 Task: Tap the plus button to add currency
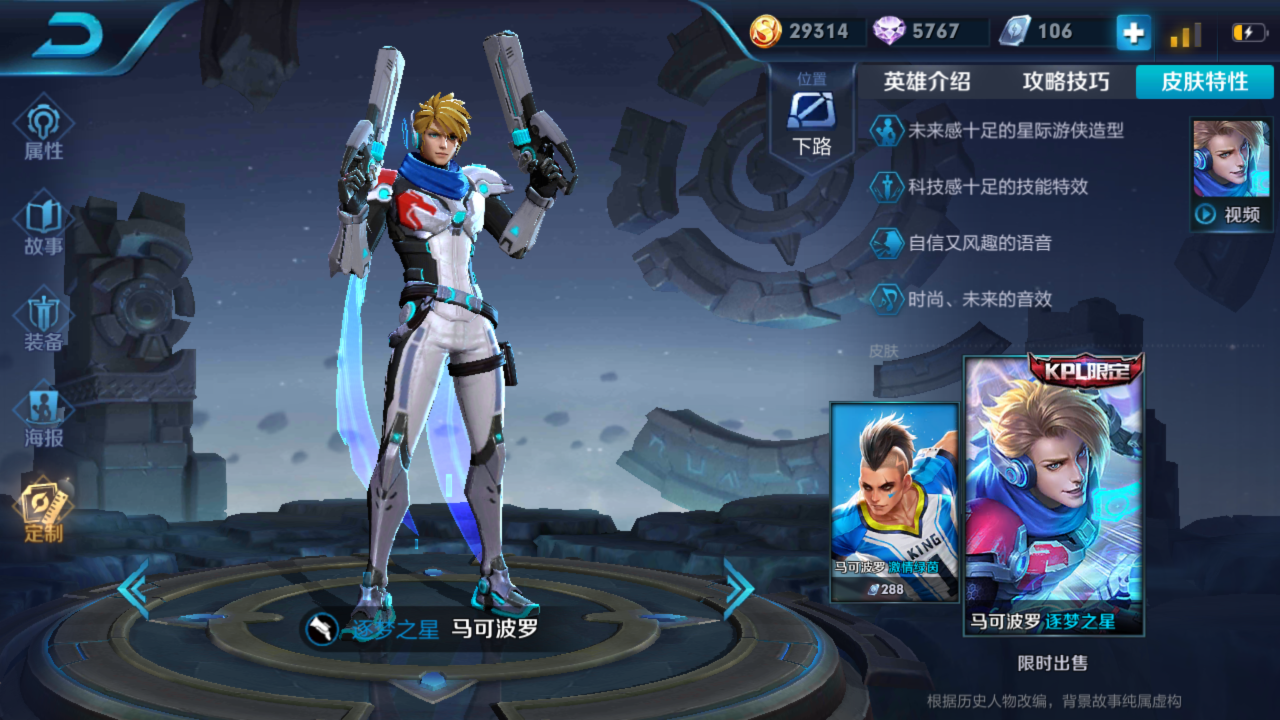pos(1133,32)
